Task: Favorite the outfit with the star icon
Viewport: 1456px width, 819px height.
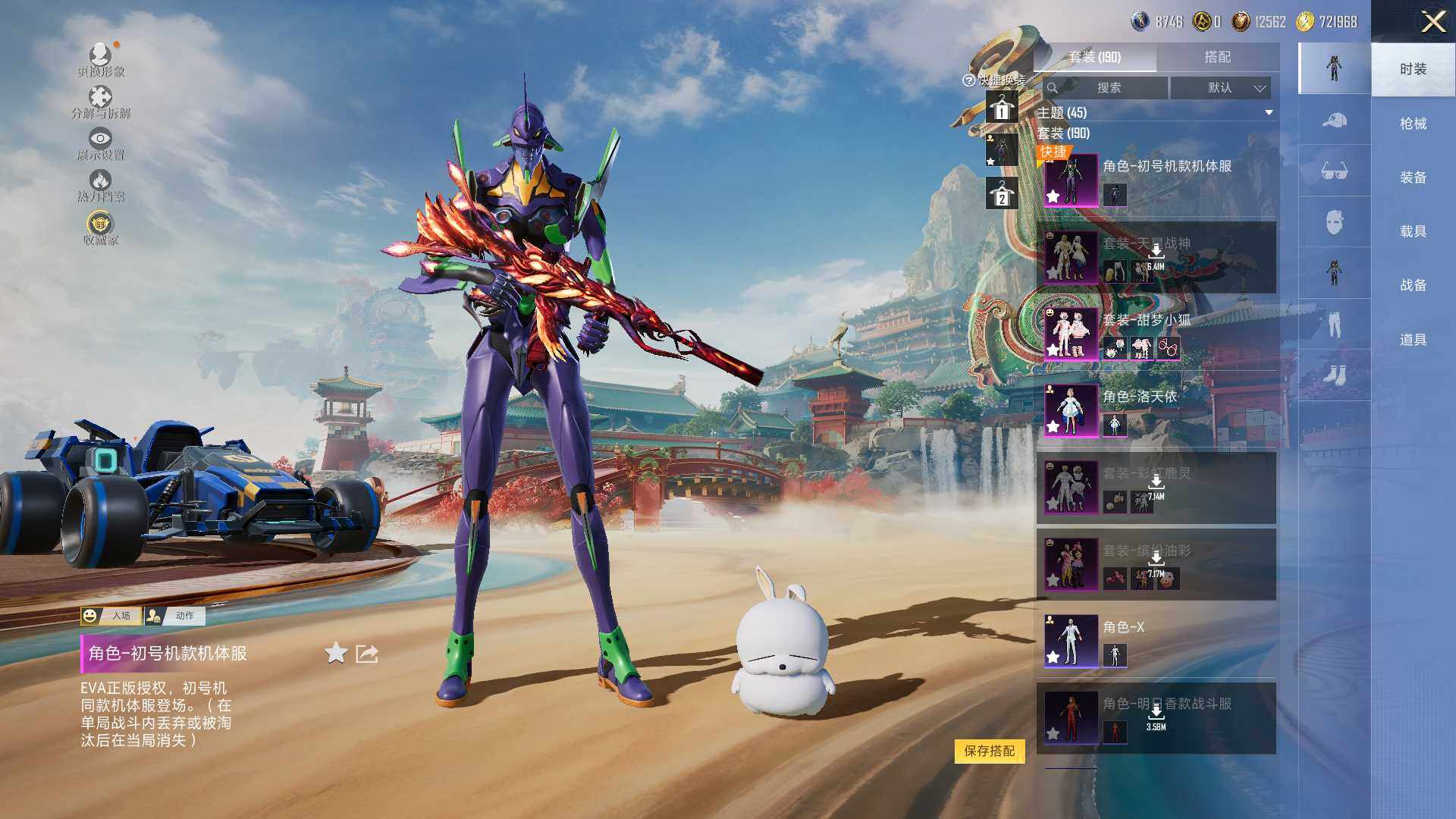Action: (x=335, y=653)
